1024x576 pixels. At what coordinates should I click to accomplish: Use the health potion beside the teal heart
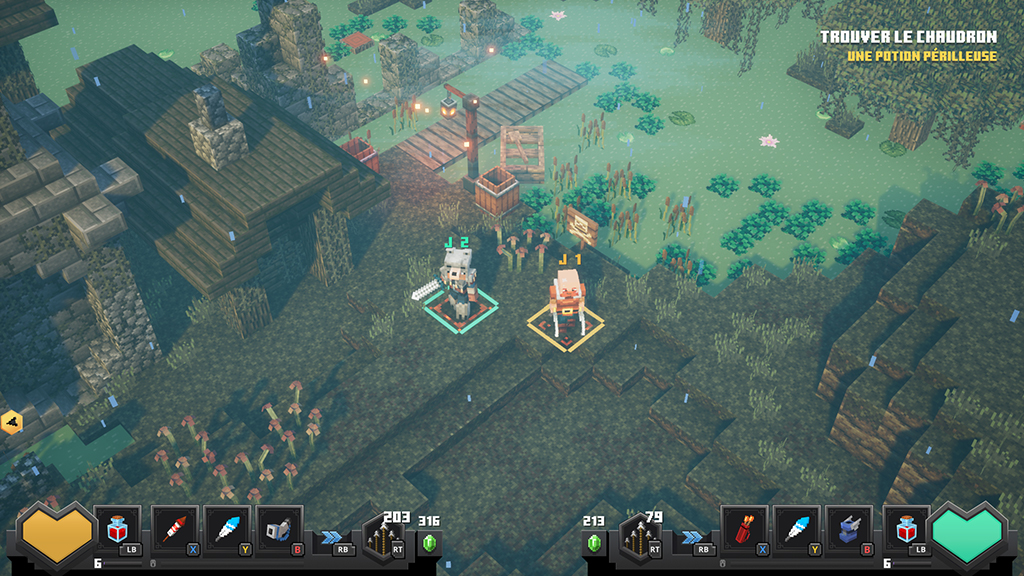tap(905, 529)
